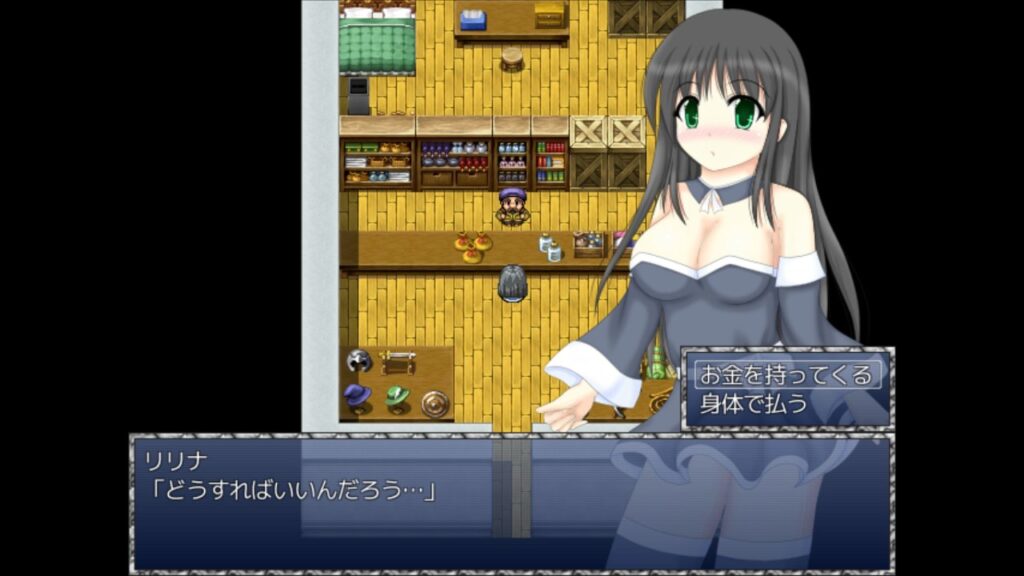Select the 身体で払う dialogue choice
This screenshot has width=1024, height=576.
pos(754,405)
